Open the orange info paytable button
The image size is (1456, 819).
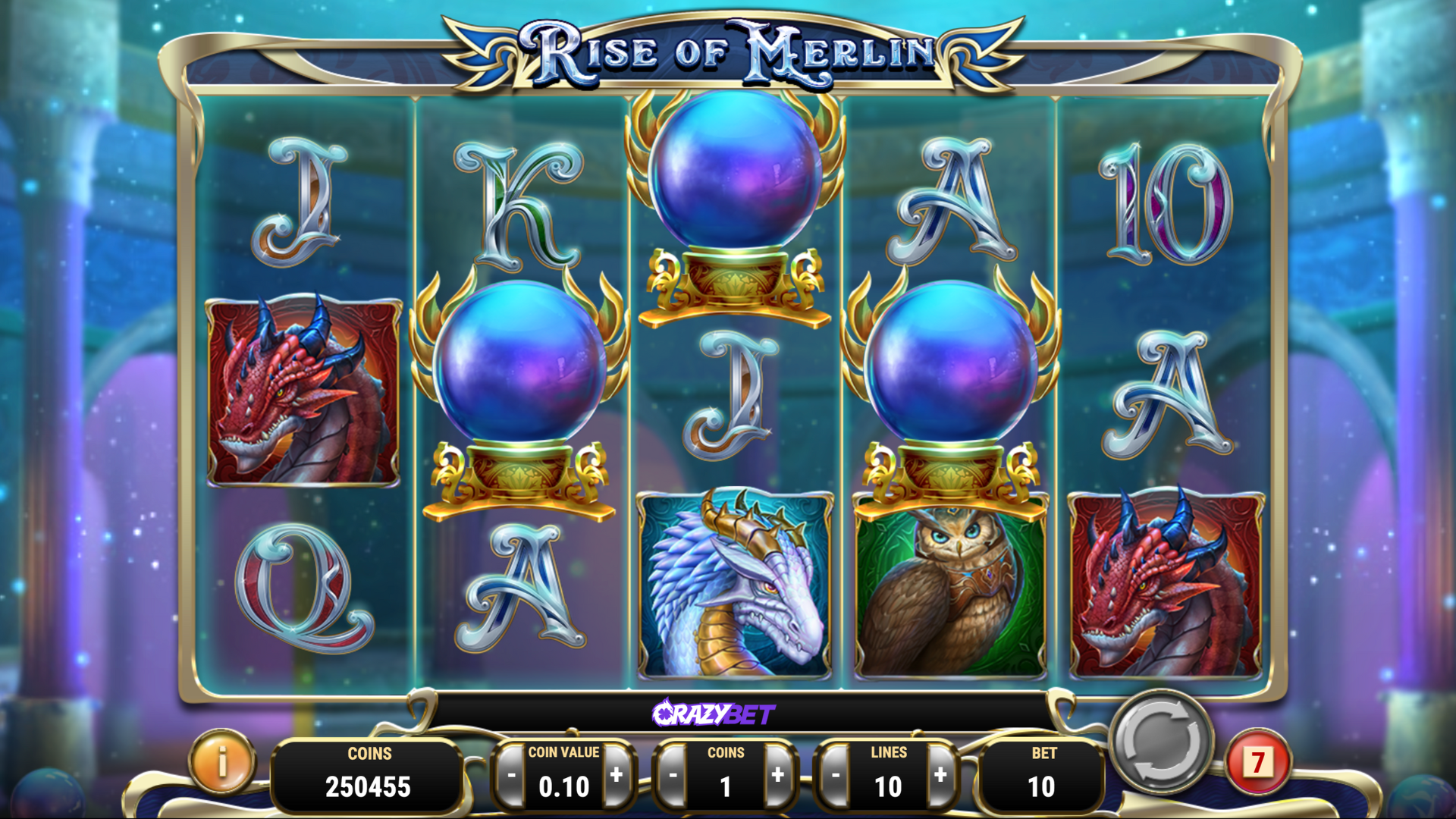[222, 761]
